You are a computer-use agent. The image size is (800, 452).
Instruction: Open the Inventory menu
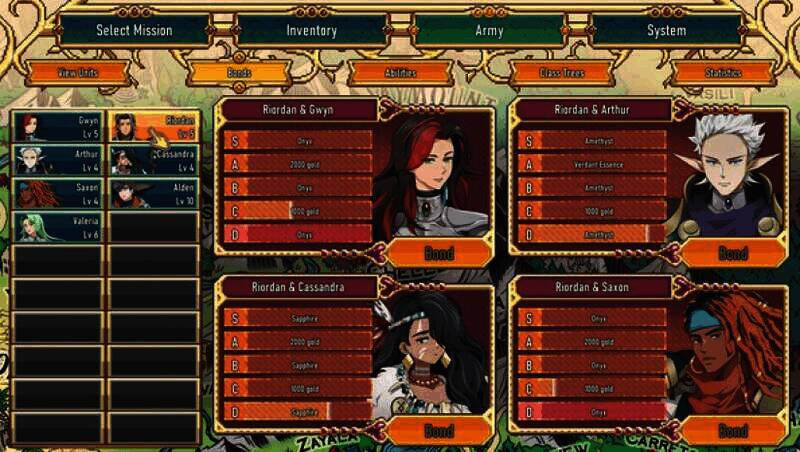tap(312, 30)
